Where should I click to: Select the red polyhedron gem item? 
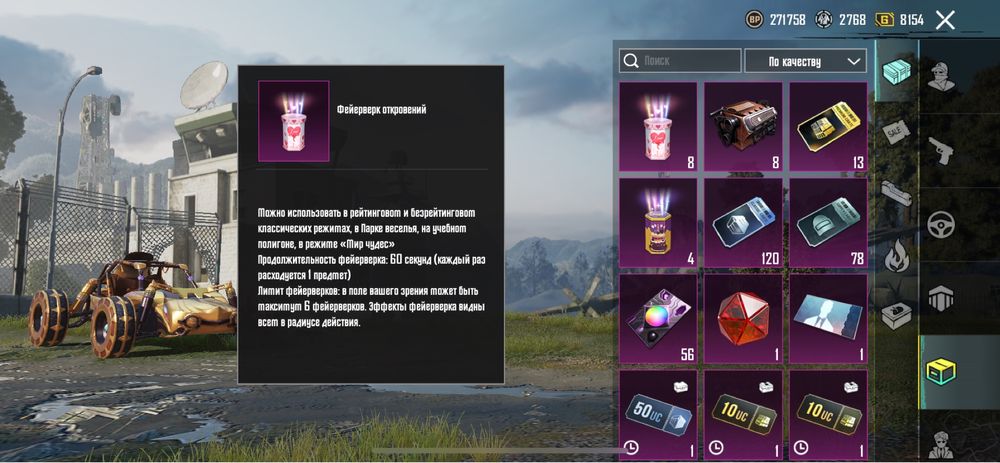point(743,318)
